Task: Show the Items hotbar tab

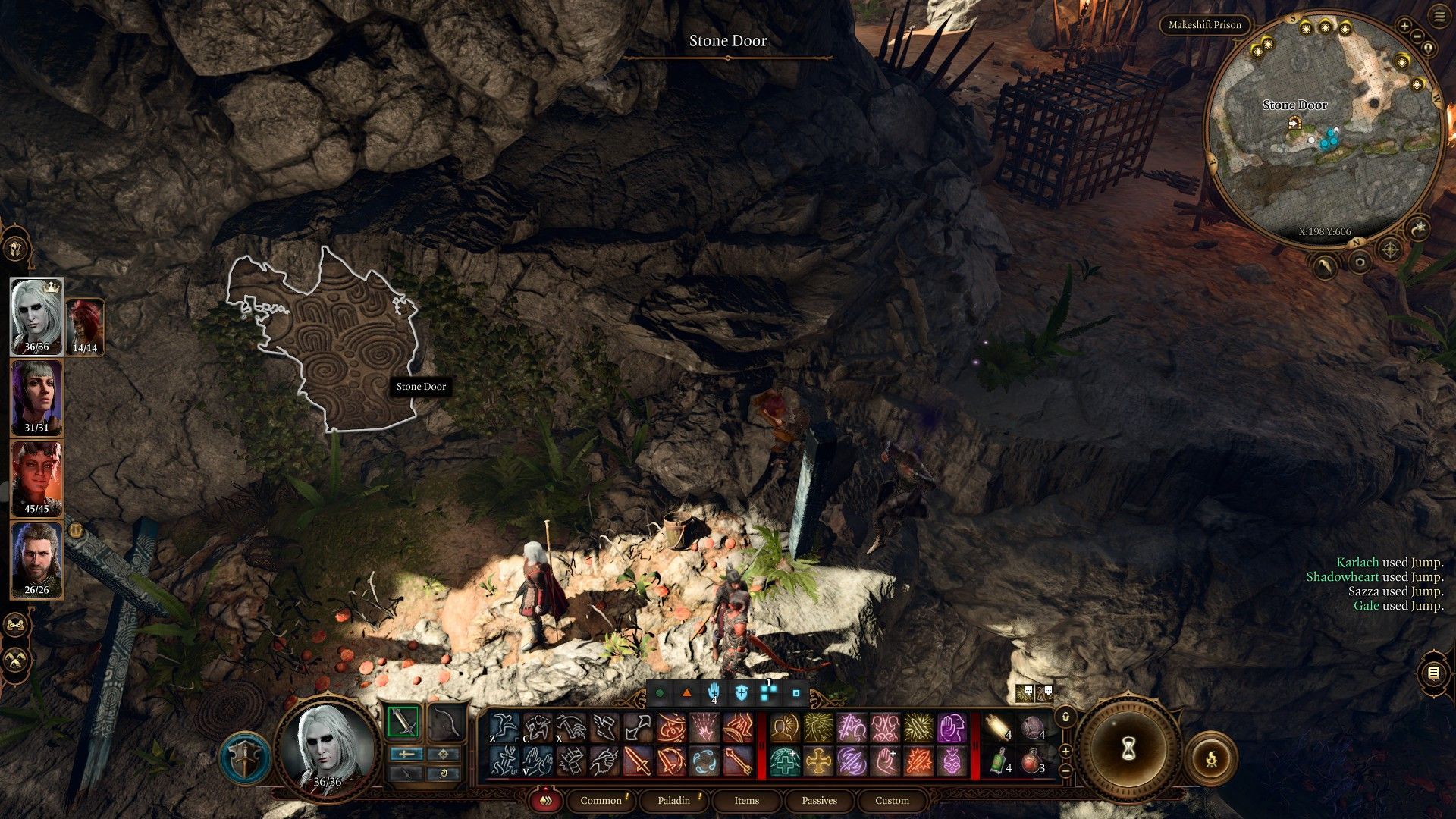Action: coord(746,800)
